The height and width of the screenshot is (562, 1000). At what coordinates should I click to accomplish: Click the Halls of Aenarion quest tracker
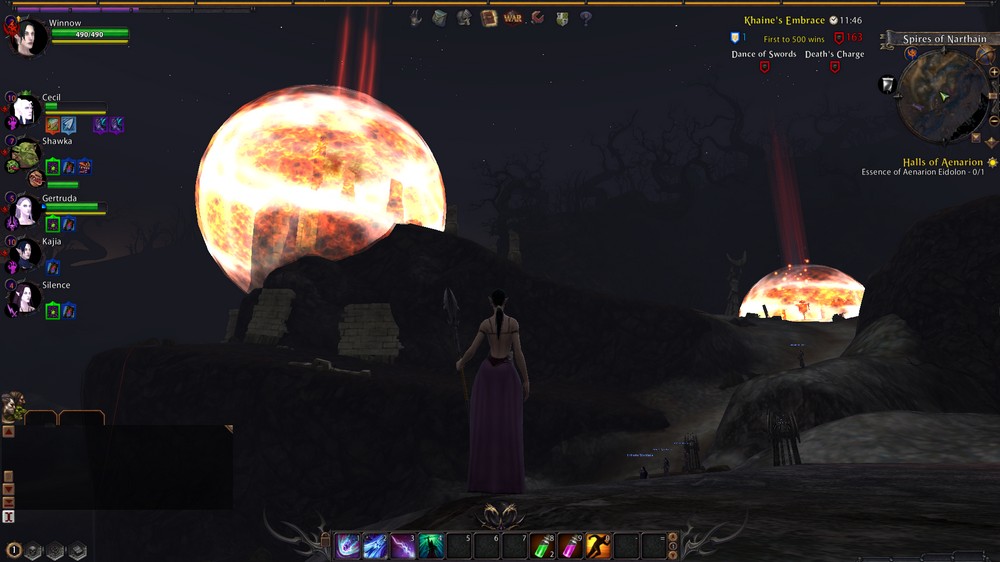click(x=942, y=162)
